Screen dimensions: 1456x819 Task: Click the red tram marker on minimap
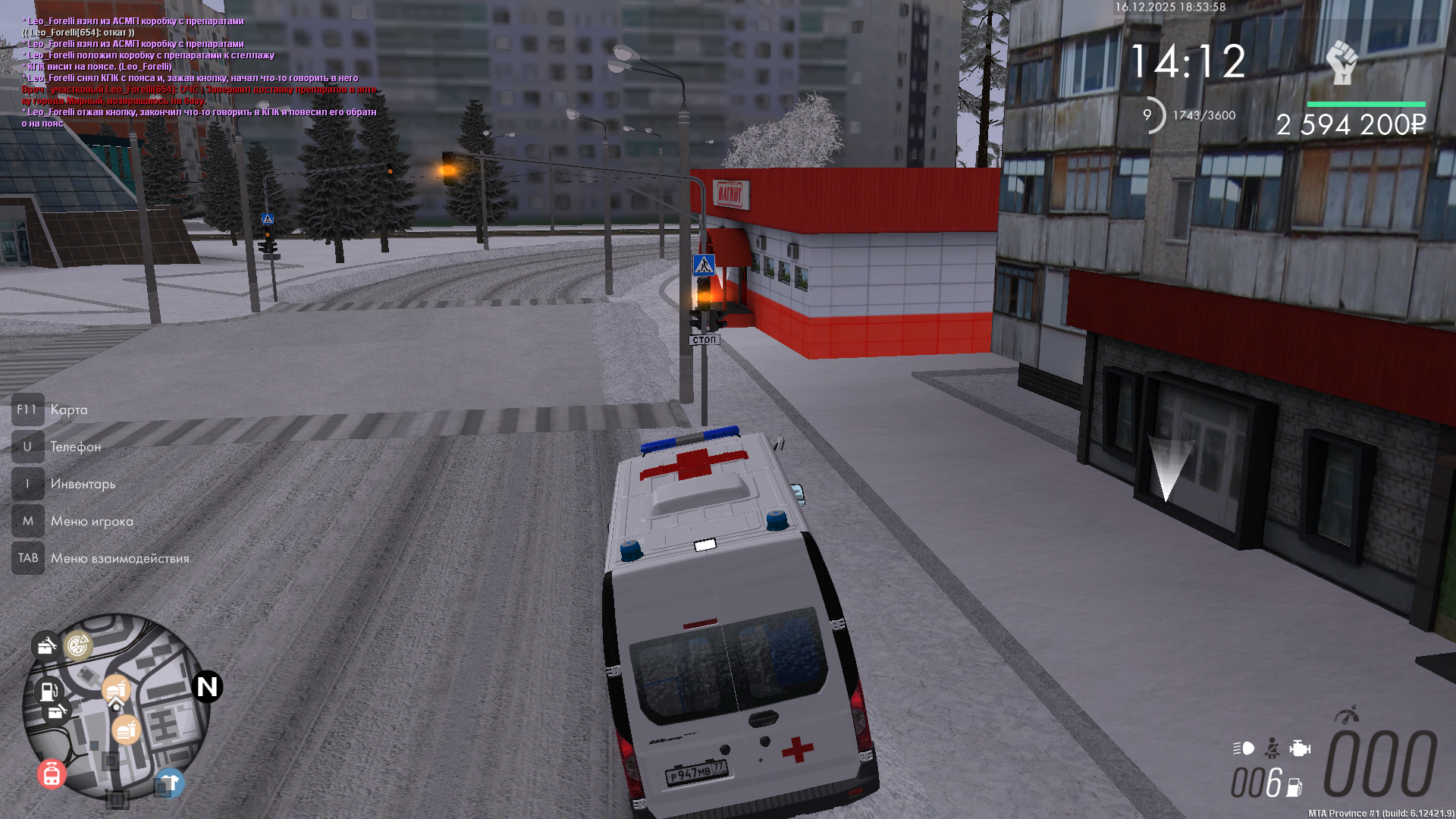click(52, 774)
